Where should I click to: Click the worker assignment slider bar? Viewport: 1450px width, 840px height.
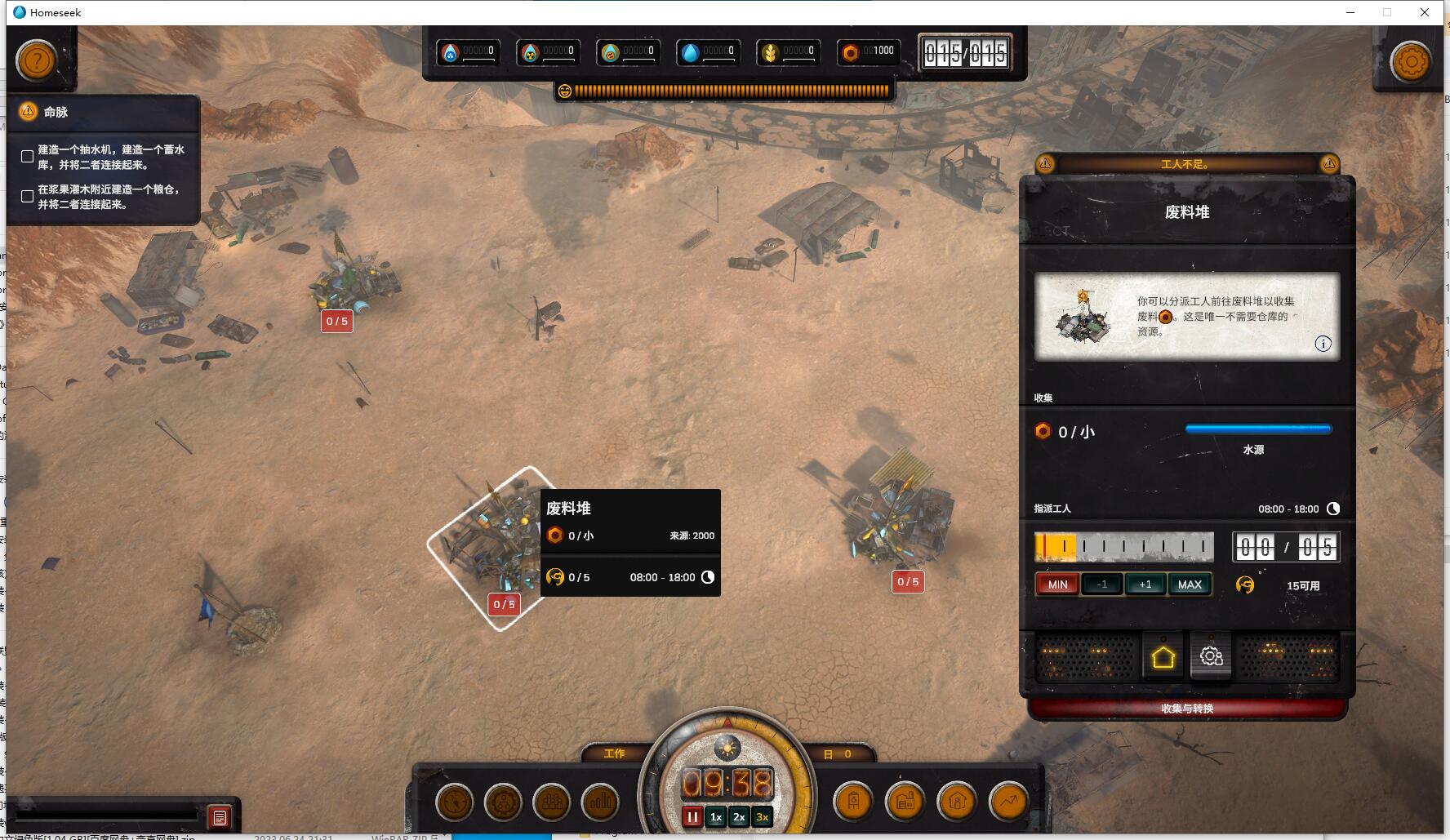[x=1123, y=547]
